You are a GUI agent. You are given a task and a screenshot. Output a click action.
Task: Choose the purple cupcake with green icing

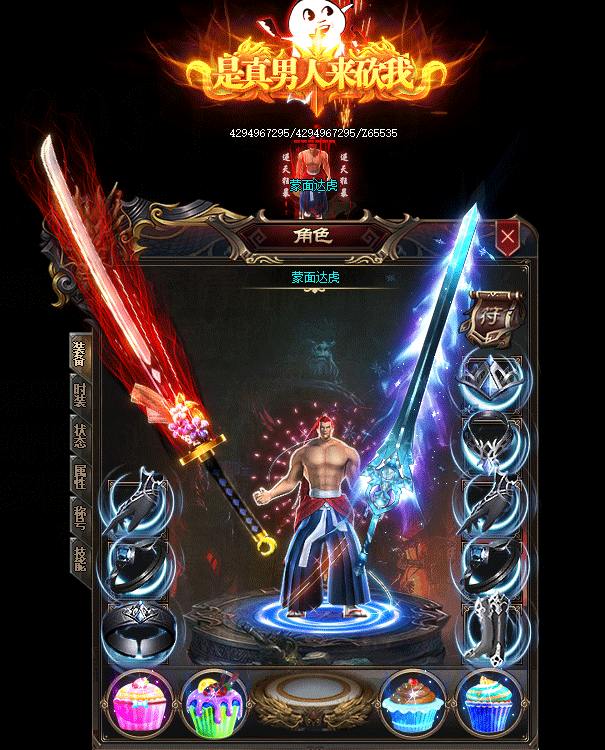(214, 700)
